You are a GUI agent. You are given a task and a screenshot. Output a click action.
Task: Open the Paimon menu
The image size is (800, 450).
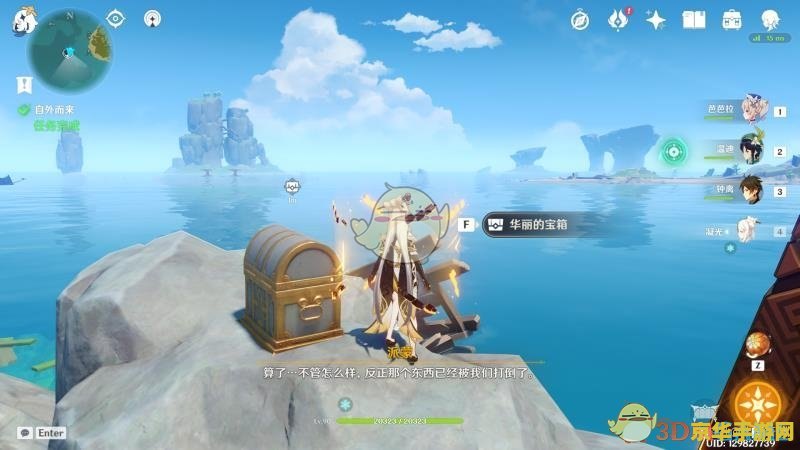point(20,22)
